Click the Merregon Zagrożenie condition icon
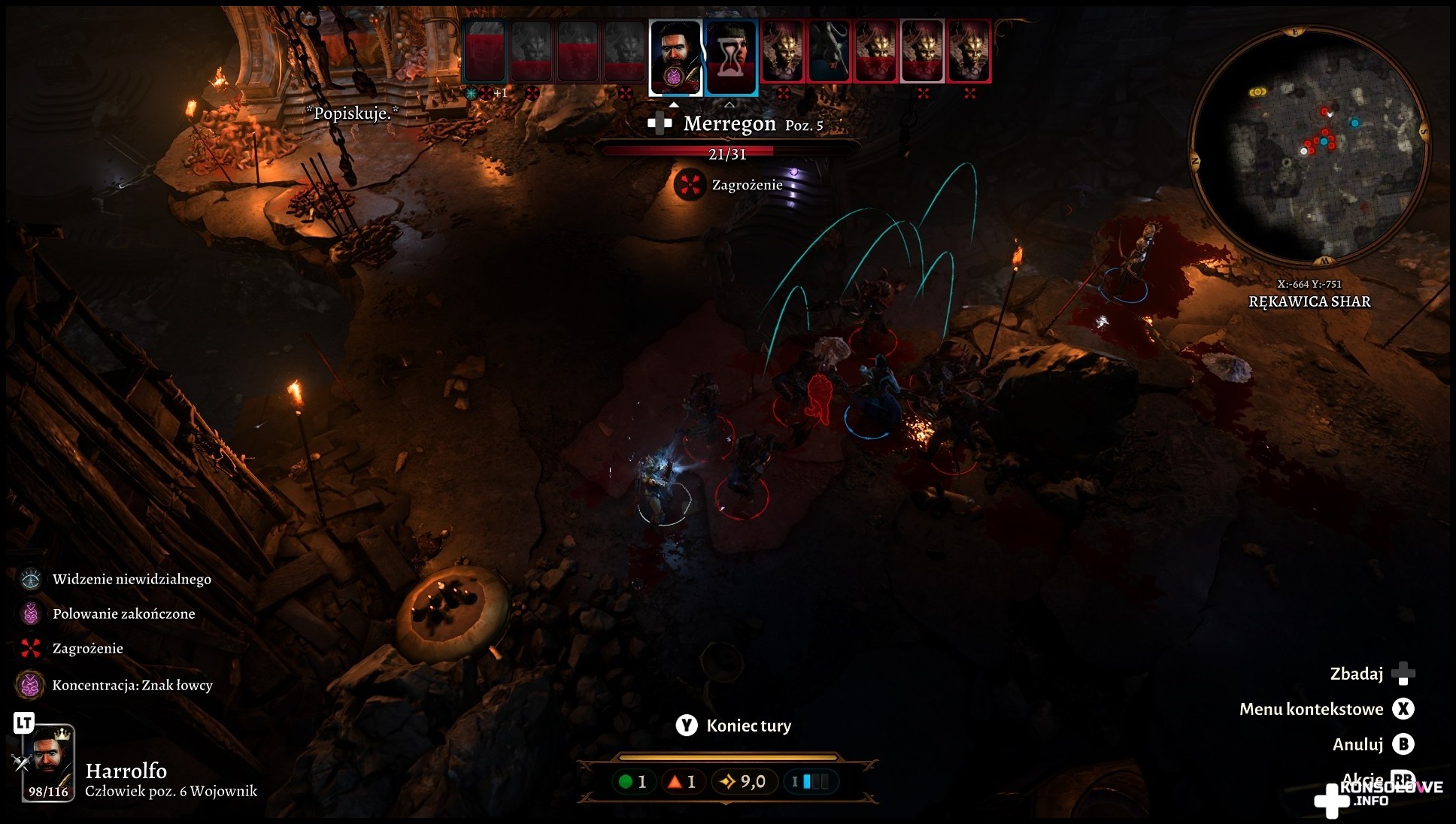 [x=688, y=185]
